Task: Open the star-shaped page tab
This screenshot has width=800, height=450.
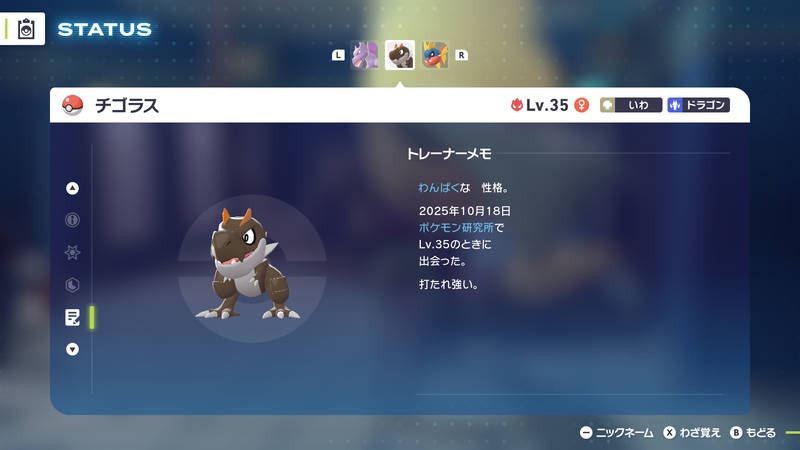Action: point(72,252)
